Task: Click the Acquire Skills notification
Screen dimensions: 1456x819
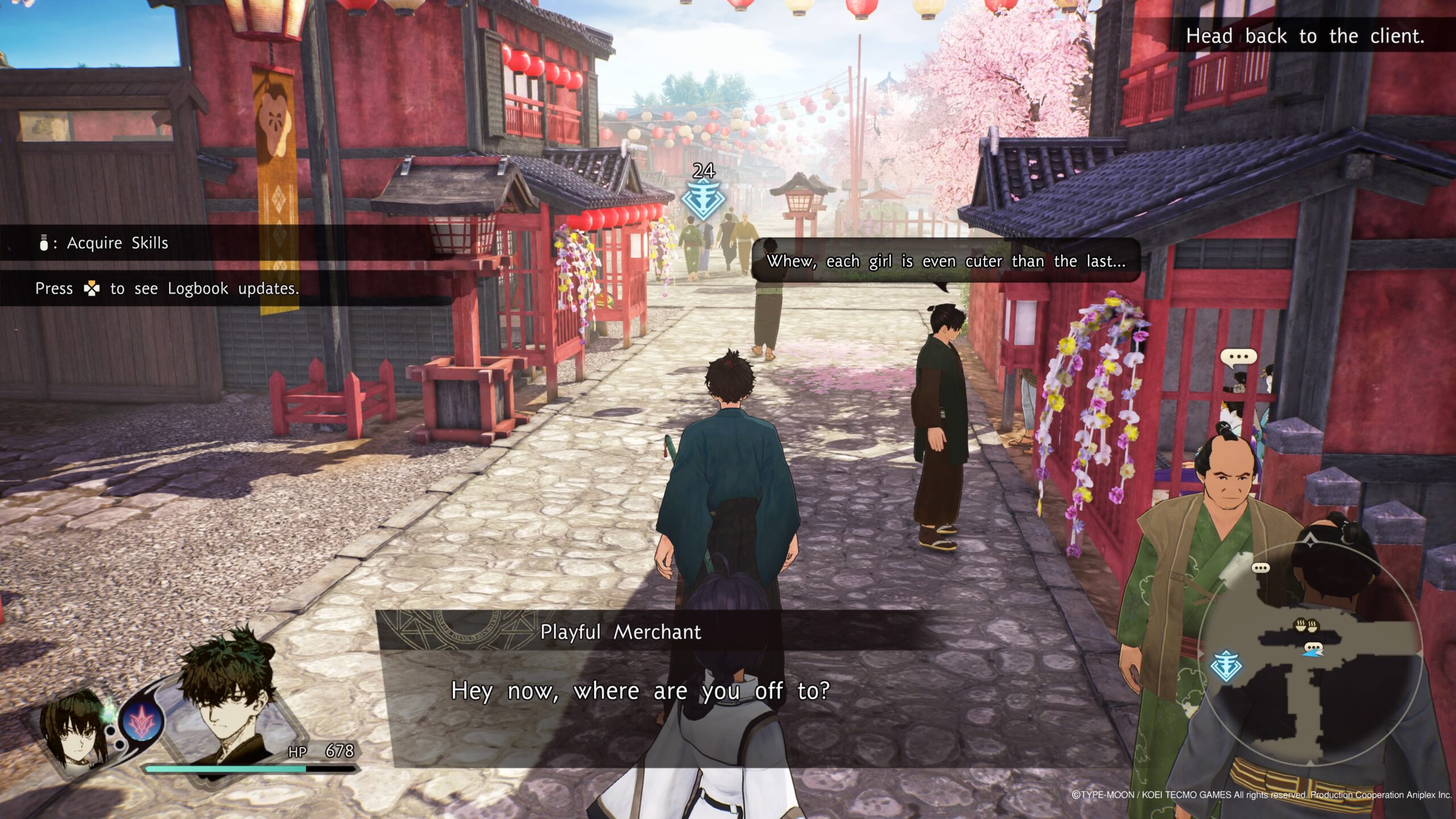Action: tap(117, 243)
